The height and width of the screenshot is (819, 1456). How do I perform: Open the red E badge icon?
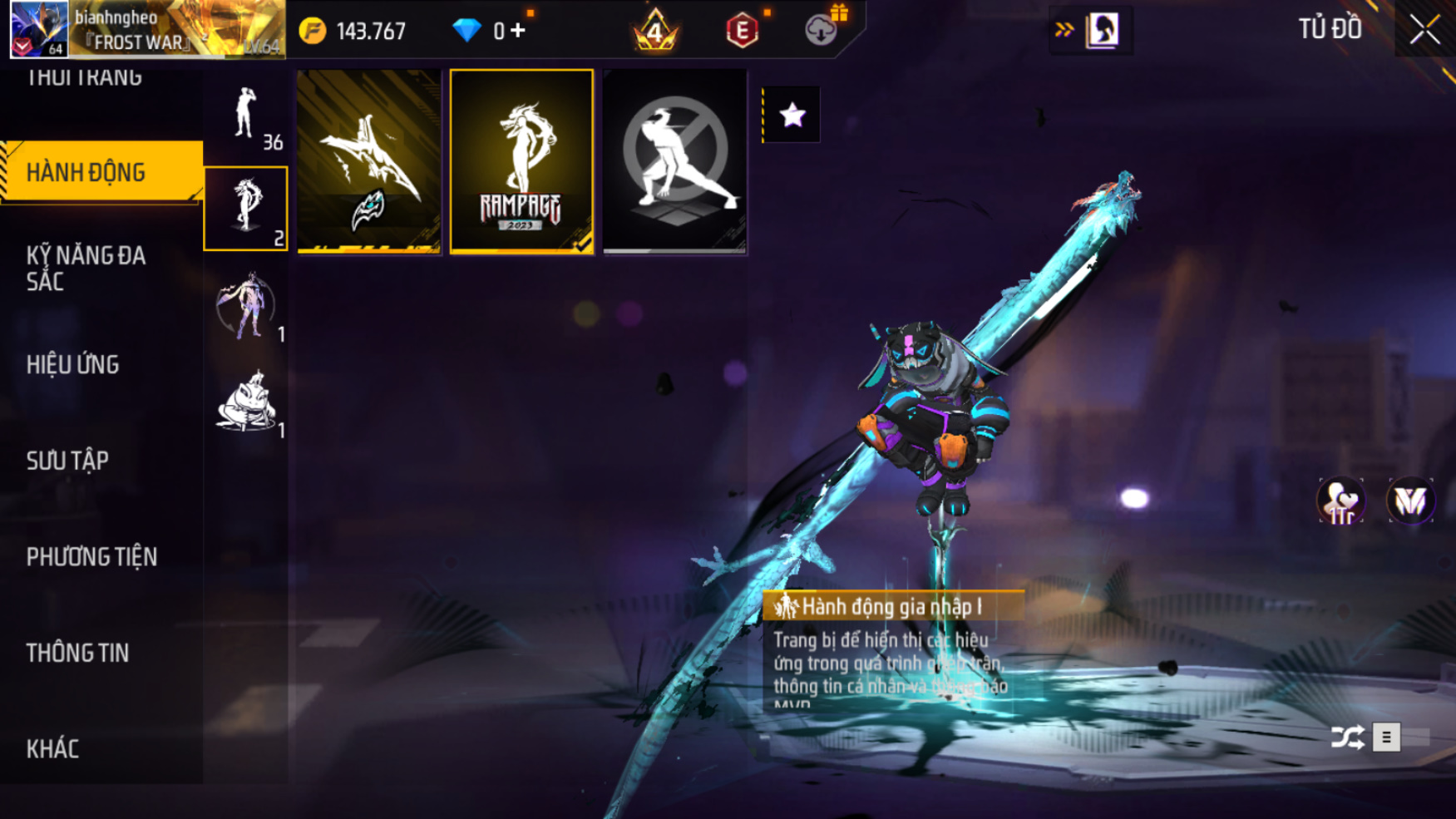742,31
